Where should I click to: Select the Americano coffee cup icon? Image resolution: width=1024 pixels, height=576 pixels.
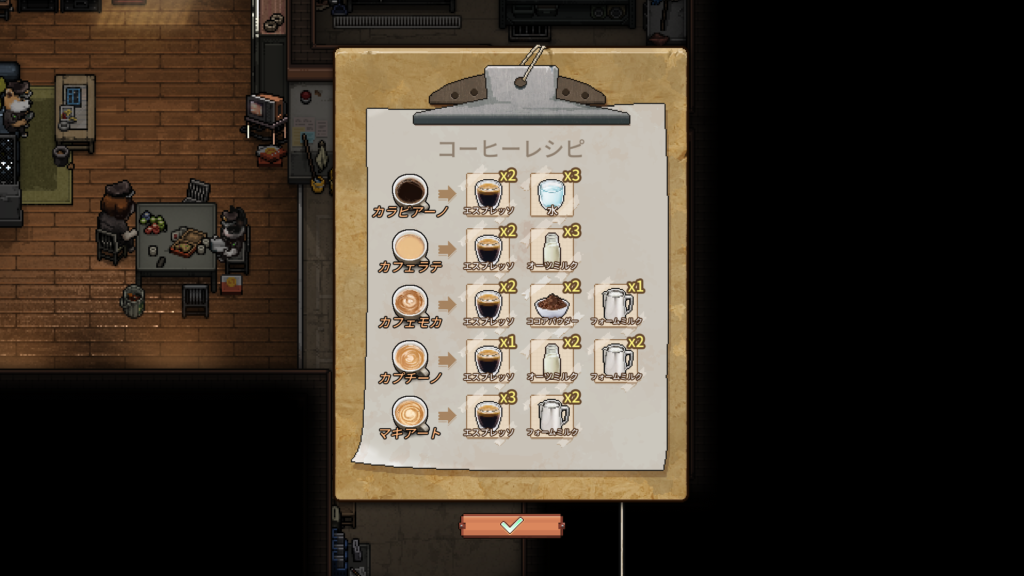[409, 189]
